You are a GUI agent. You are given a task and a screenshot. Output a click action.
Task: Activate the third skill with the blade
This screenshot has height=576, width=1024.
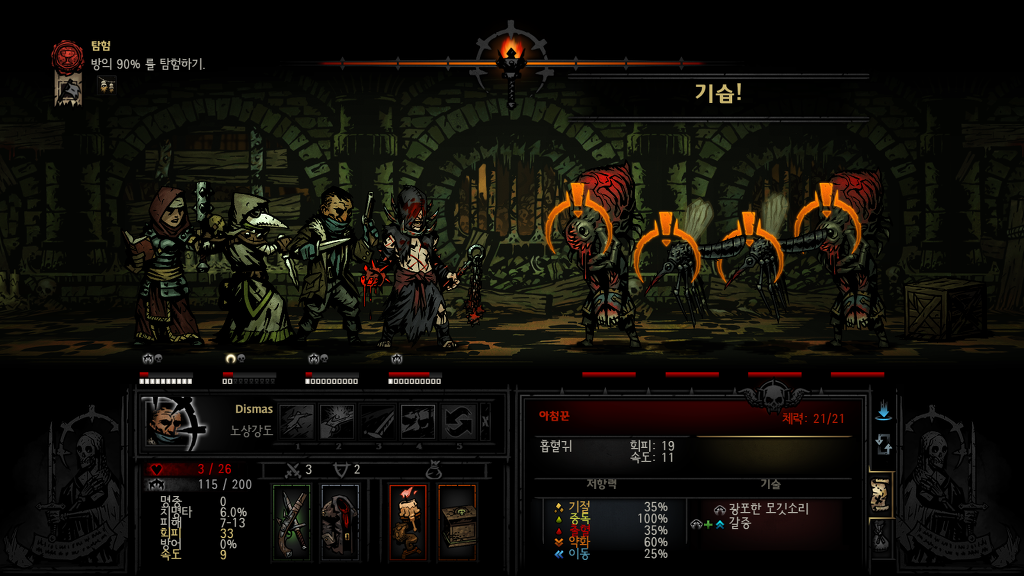[x=378, y=421]
